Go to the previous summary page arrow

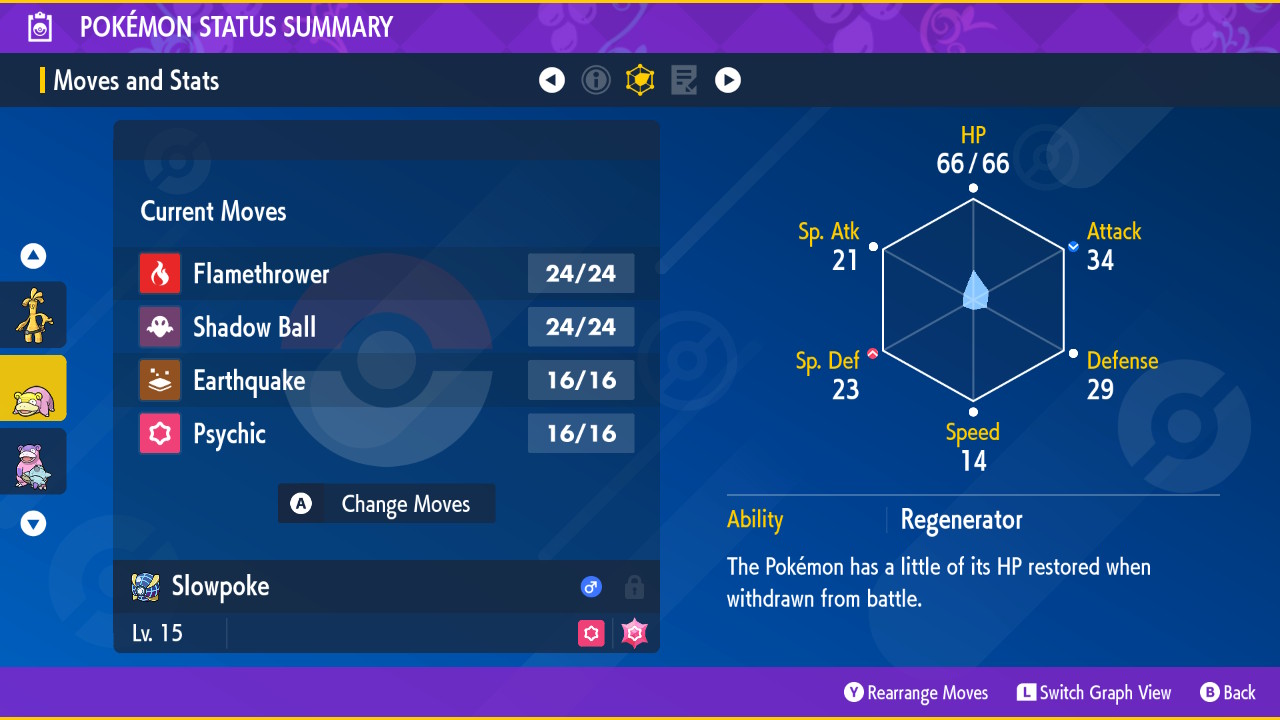552,80
